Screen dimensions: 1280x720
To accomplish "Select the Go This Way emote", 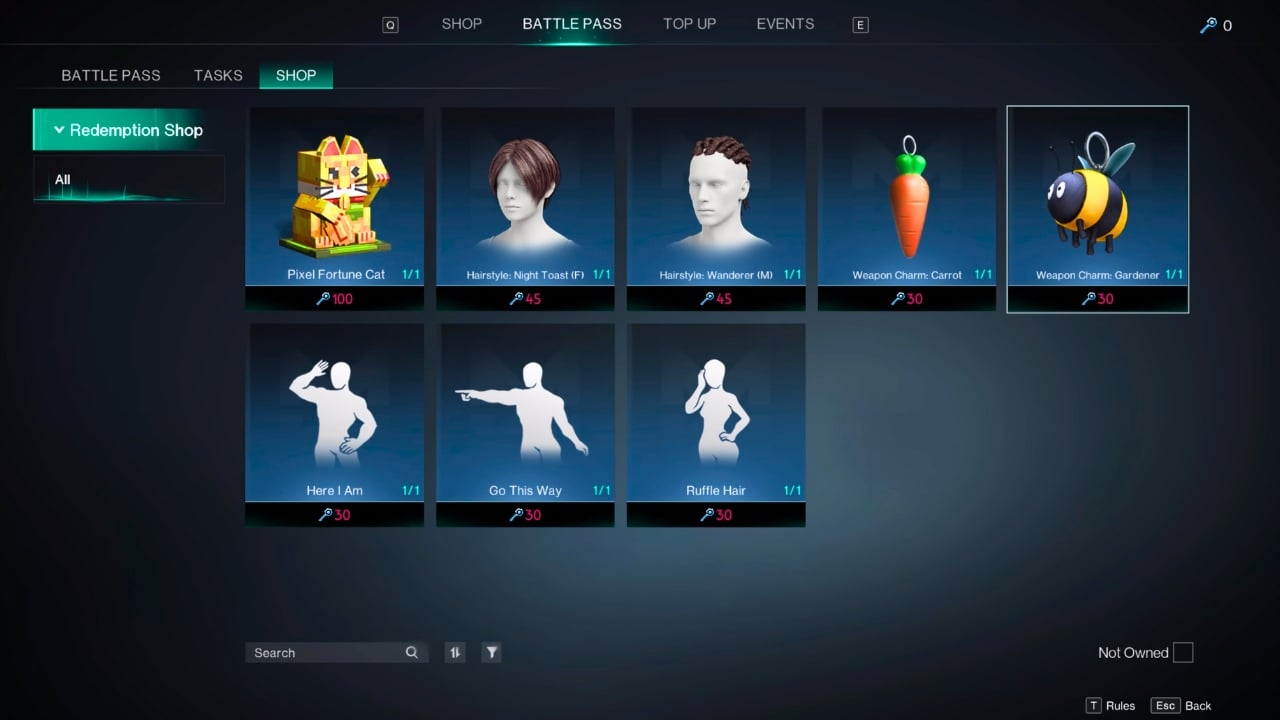I will (x=525, y=410).
